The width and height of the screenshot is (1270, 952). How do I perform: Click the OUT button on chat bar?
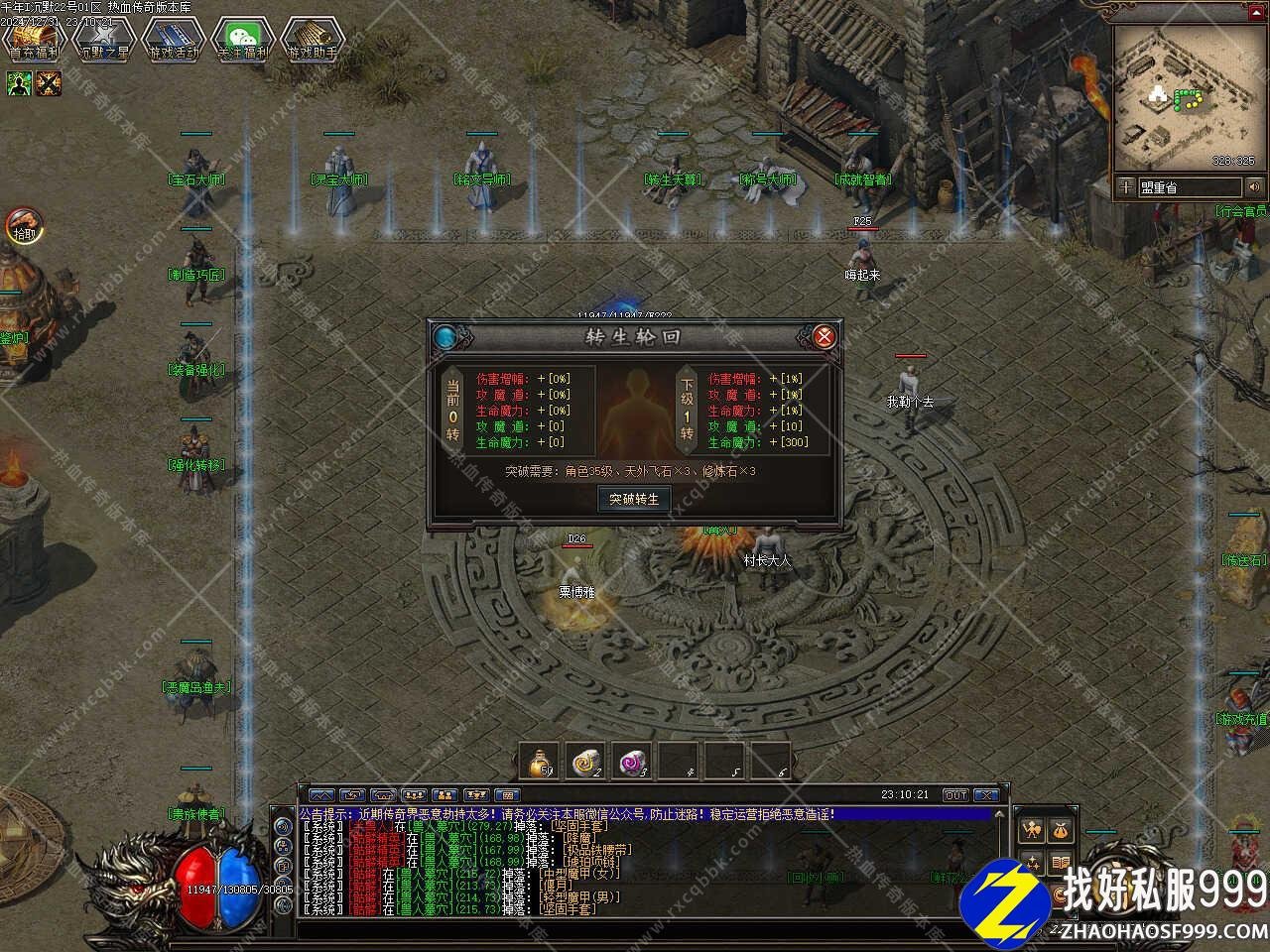pos(955,795)
